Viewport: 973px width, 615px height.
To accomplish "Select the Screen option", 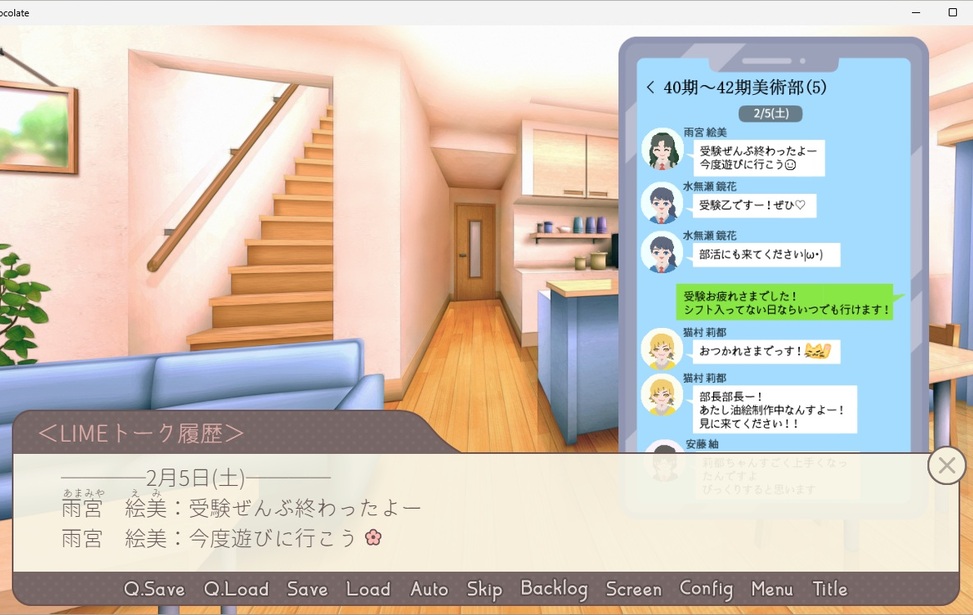I will [x=633, y=589].
